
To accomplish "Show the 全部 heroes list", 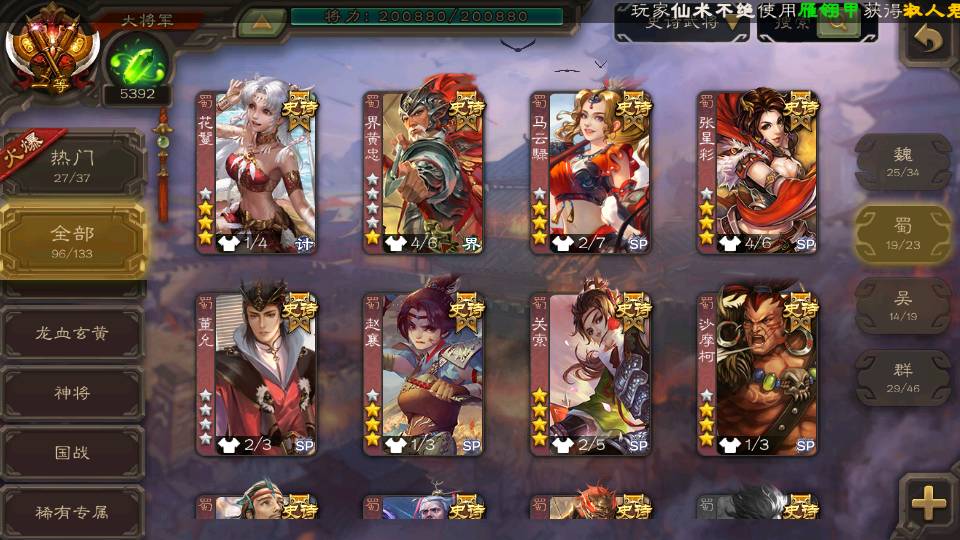I will [x=72, y=240].
